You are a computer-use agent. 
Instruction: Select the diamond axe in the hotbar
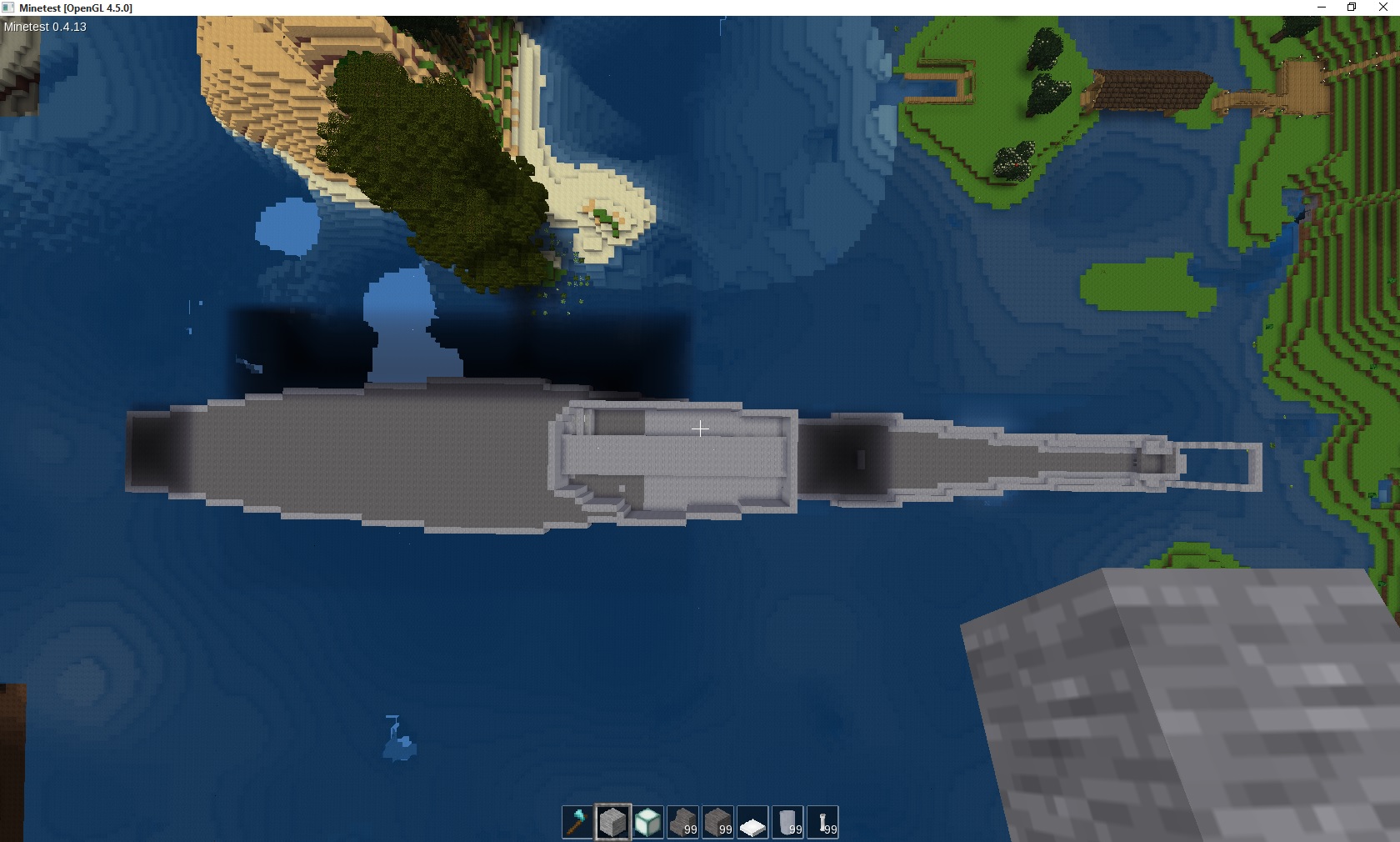coord(577,823)
